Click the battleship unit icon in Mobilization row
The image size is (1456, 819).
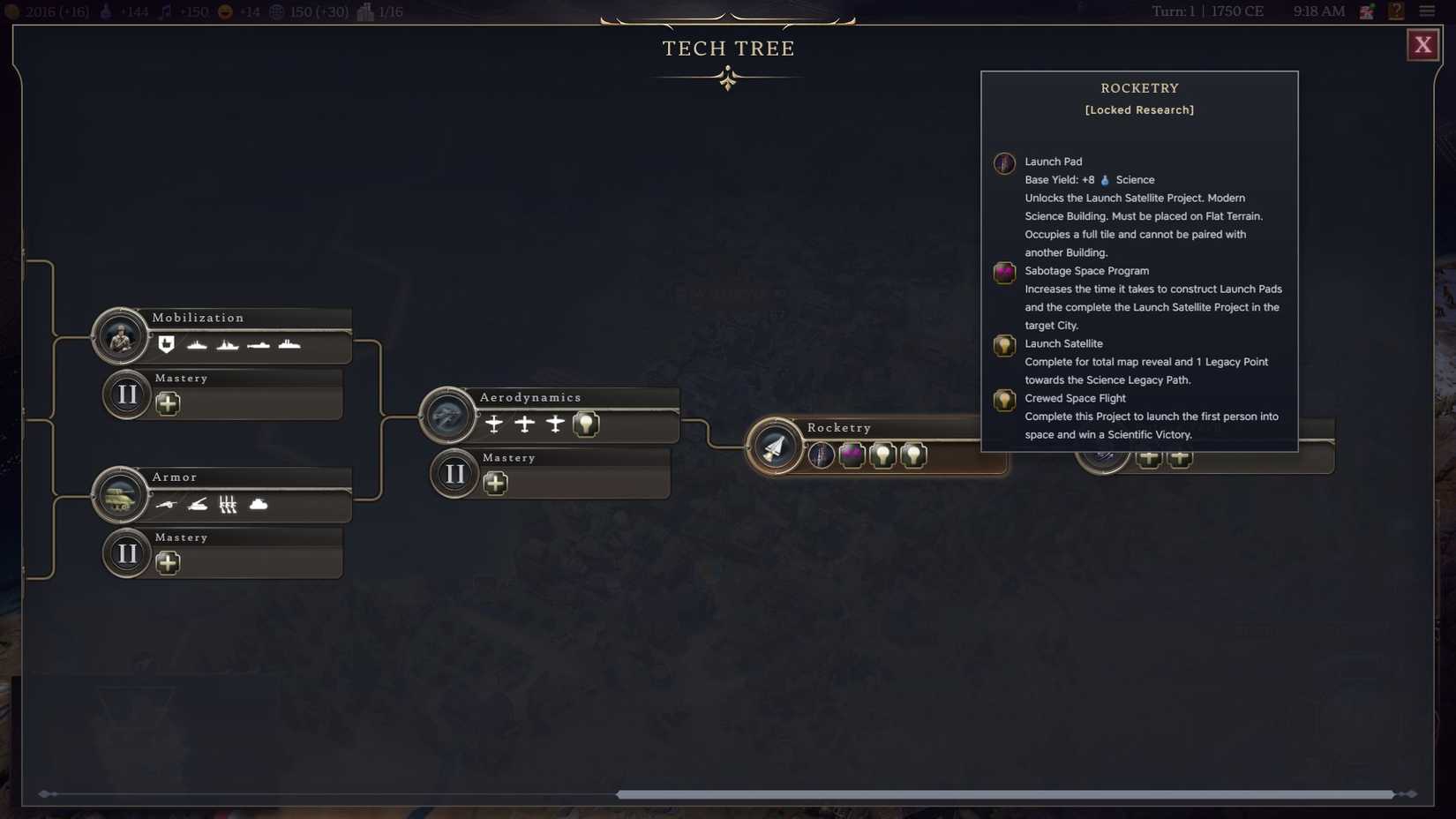289,345
